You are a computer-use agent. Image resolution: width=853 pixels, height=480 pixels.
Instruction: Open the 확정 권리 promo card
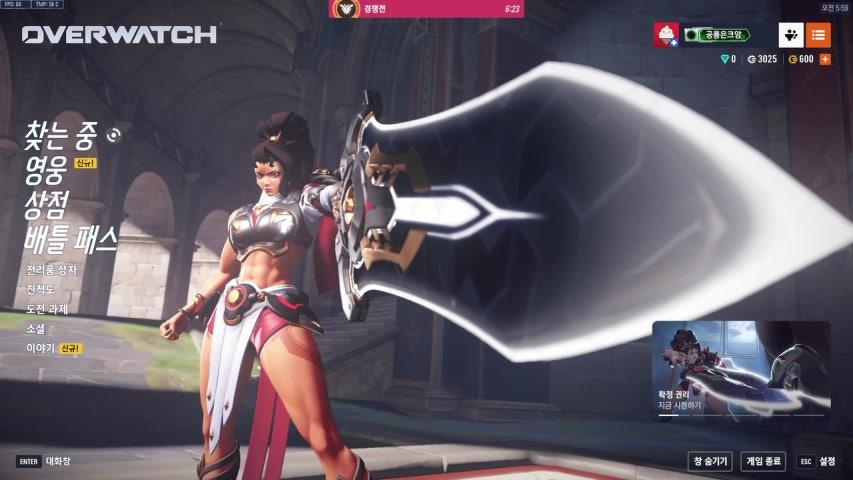tap(741, 369)
